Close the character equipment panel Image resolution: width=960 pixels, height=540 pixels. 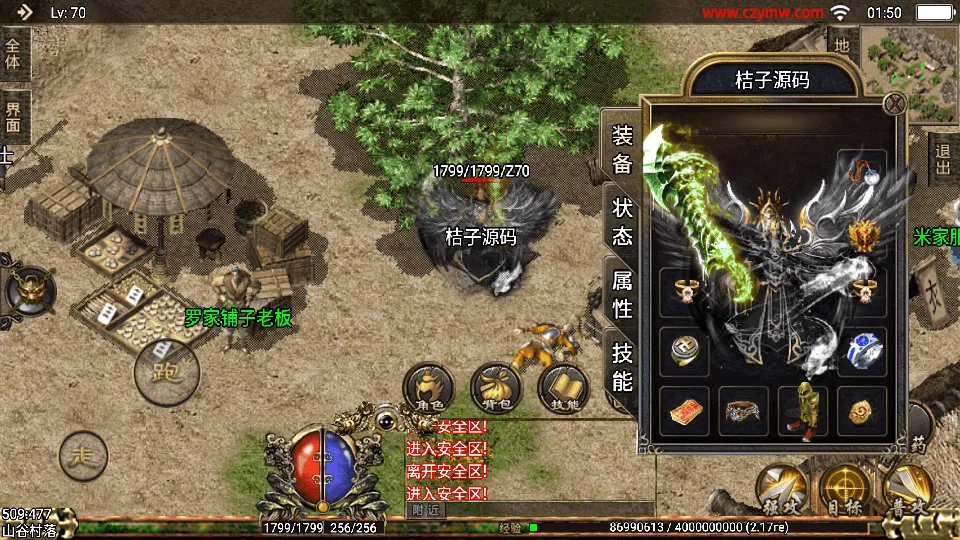pos(895,103)
